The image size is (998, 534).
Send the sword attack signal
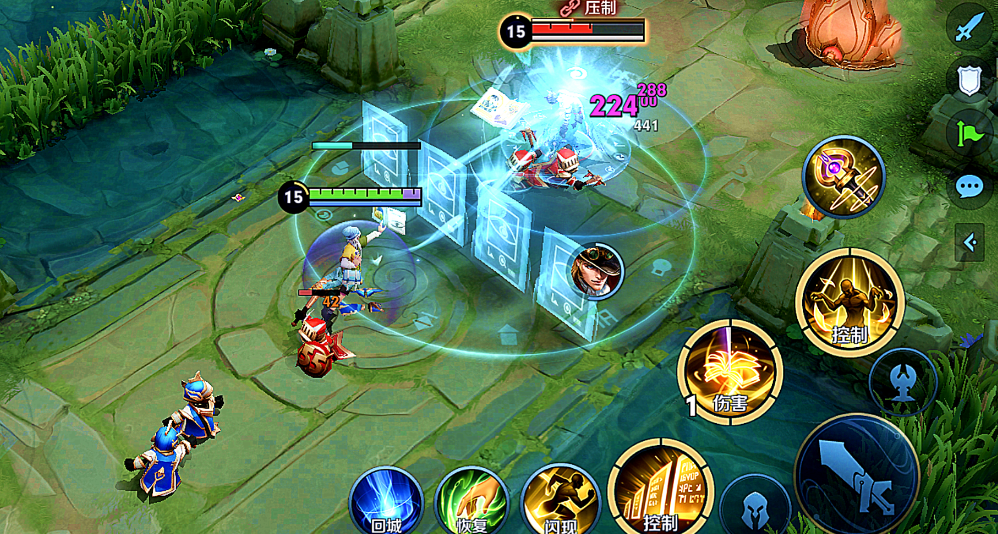968,28
